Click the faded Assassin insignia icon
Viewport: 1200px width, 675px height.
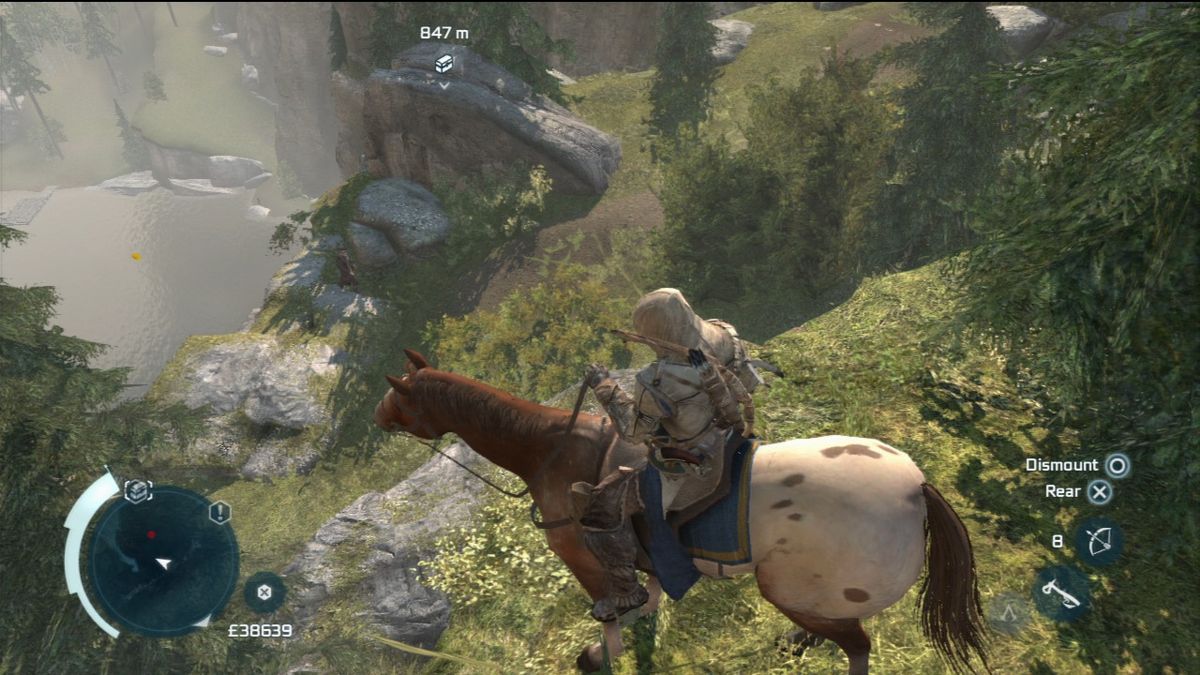pos(1009,612)
